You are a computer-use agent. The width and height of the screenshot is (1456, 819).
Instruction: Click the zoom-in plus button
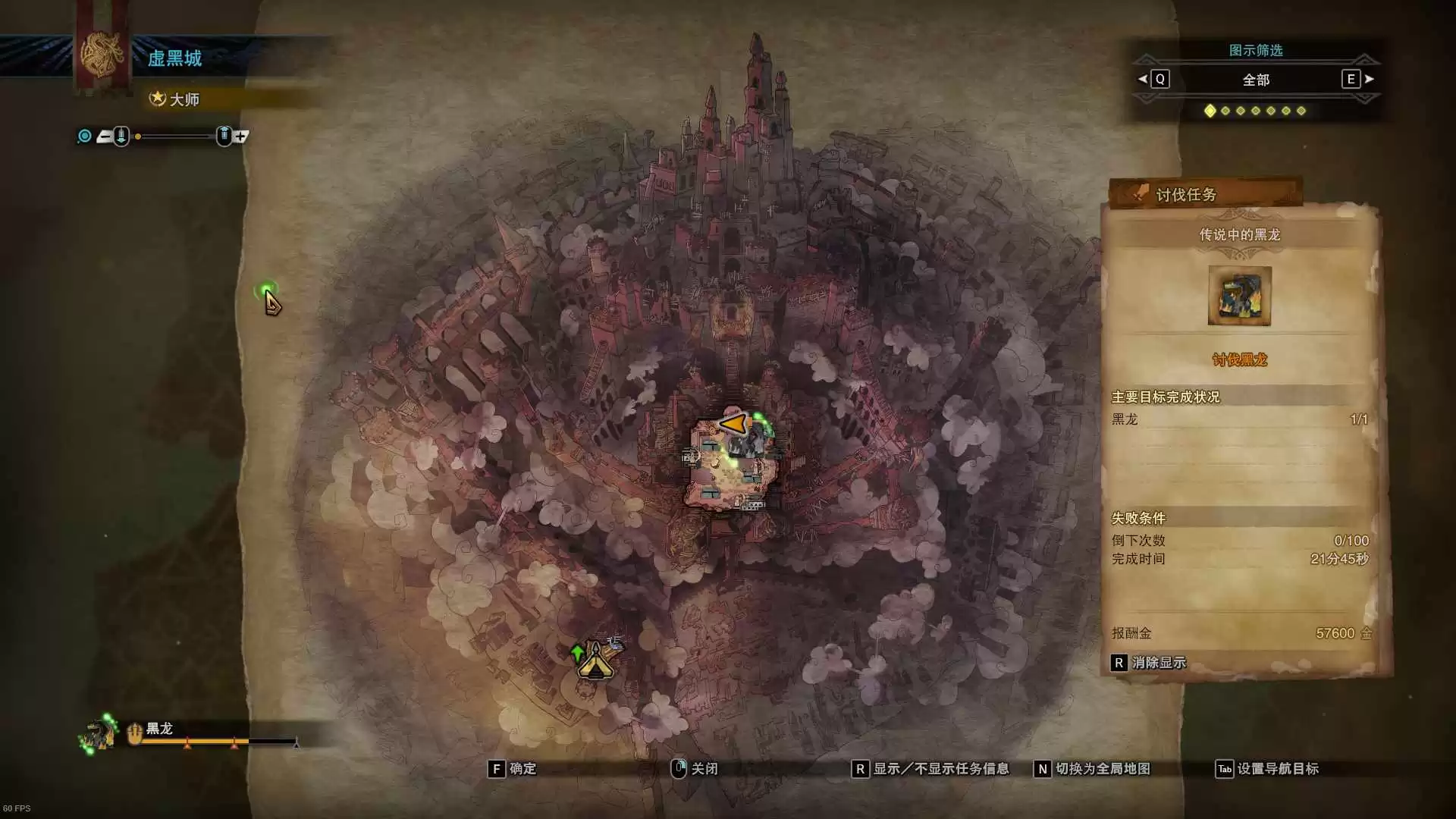point(241,136)
